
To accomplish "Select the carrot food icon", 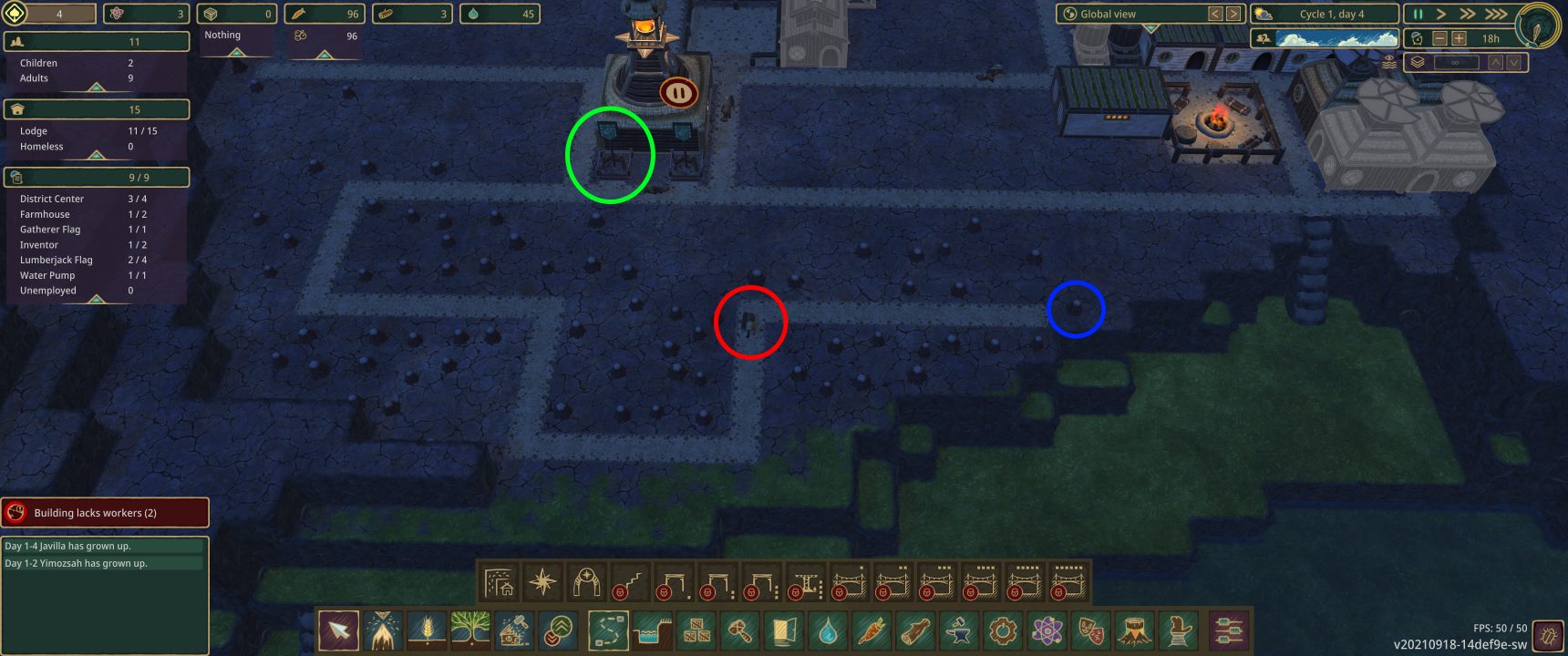I will 872,630.
